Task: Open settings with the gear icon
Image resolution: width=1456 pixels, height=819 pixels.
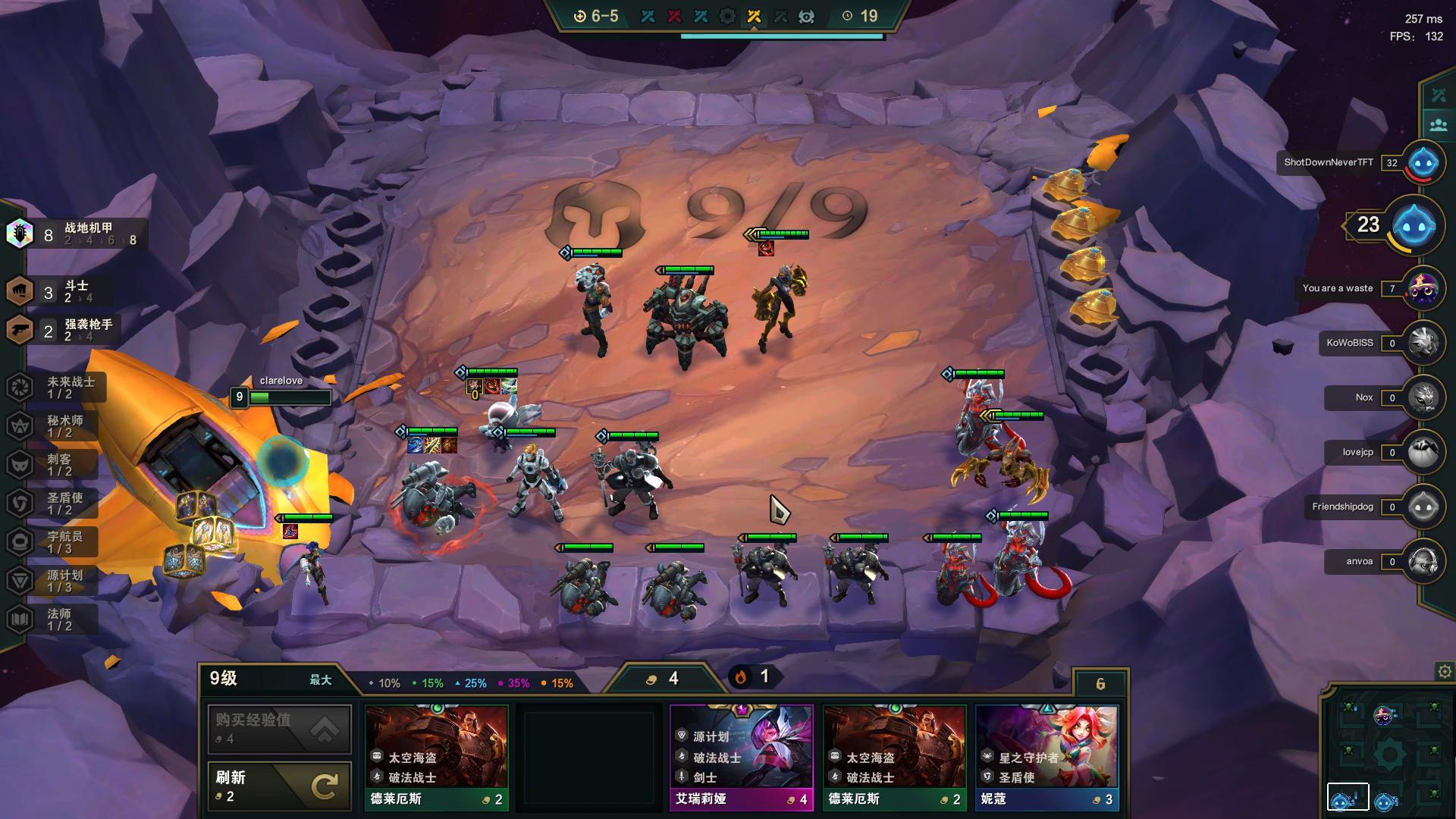Action: tap(1445, 671)
